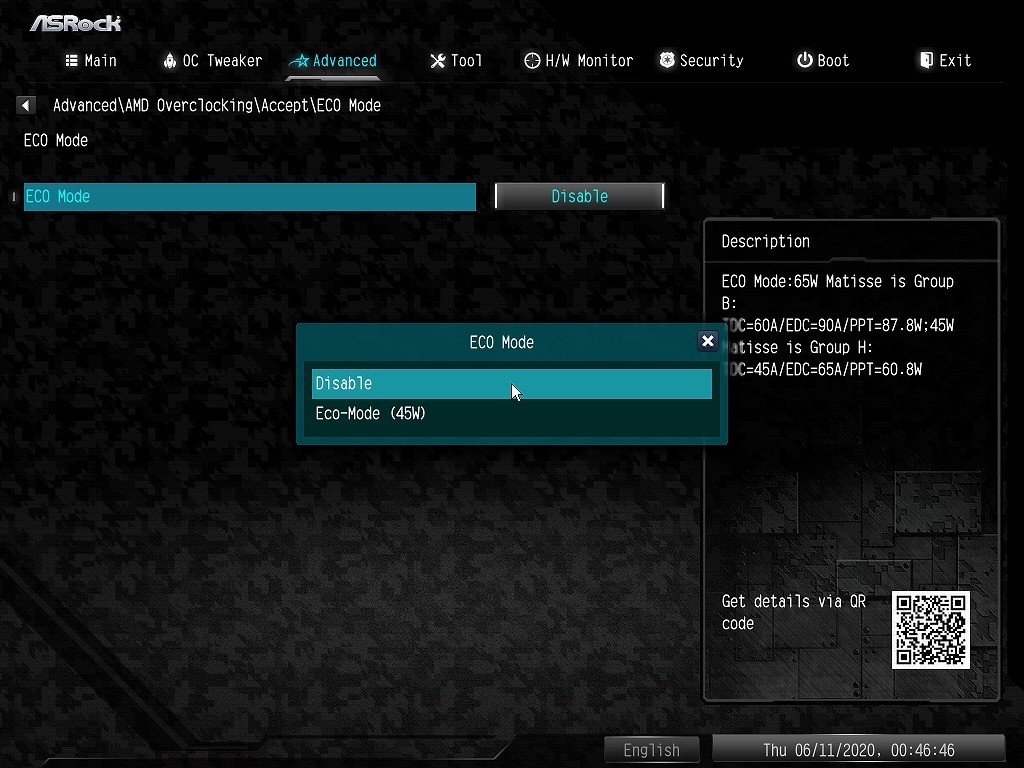Switch to the Security tab
The image size is (1024, 768).
click(701, 61)
